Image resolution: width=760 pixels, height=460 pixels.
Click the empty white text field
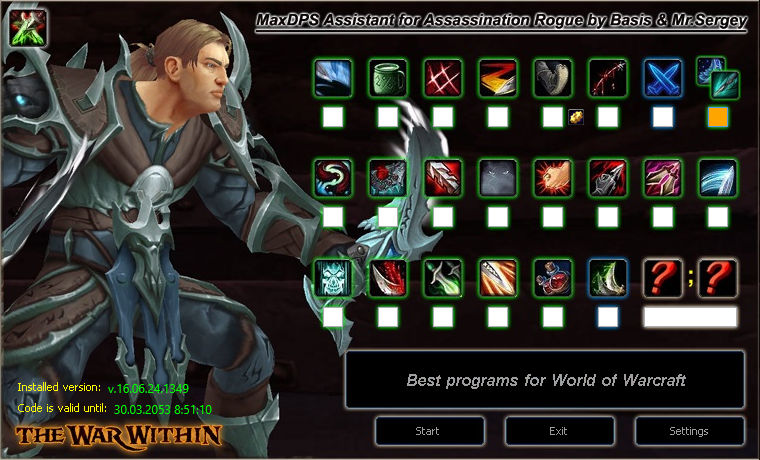click(690, 317)
